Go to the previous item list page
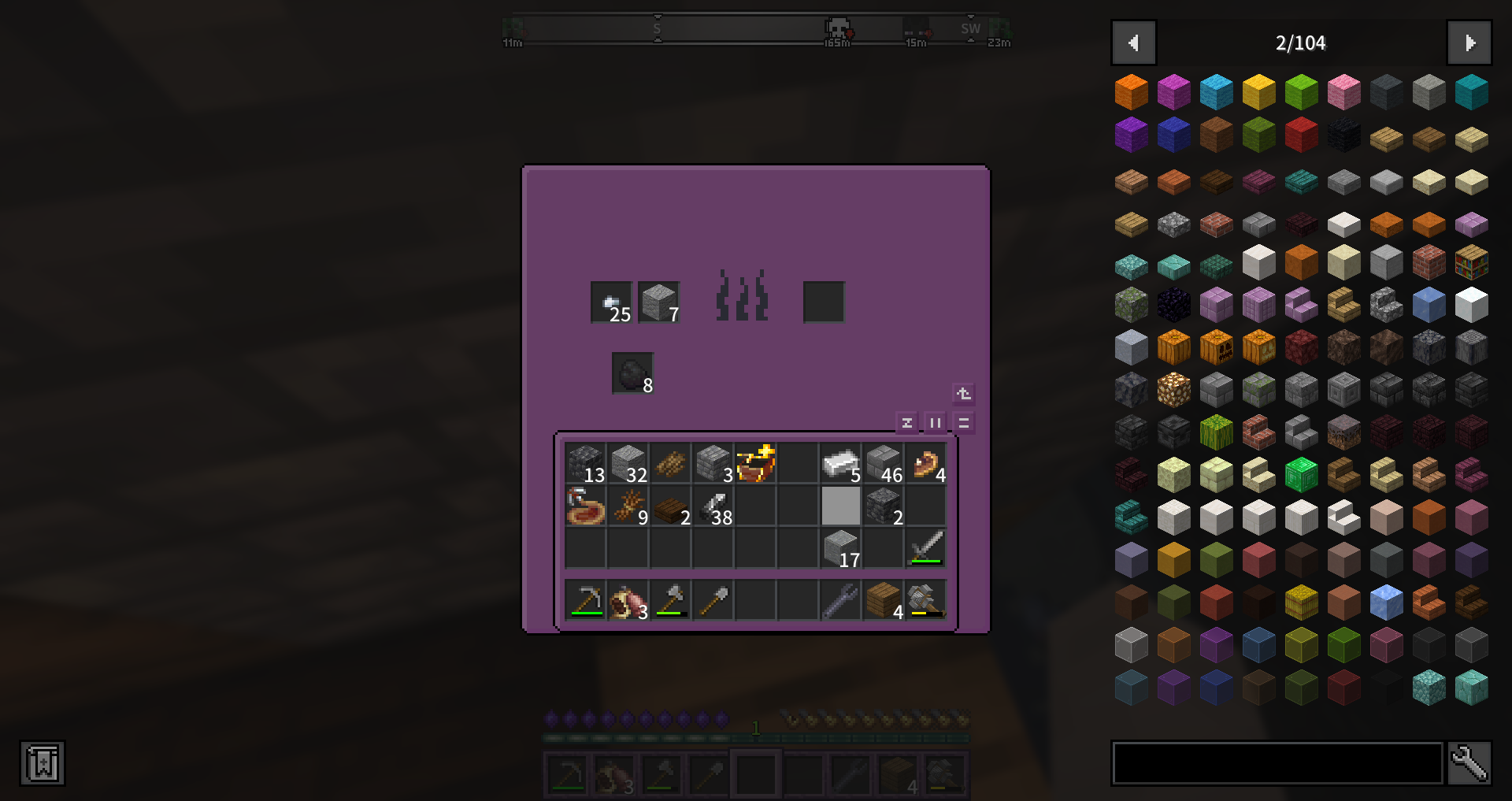The image size is (1512, 801). [1133, 43]
